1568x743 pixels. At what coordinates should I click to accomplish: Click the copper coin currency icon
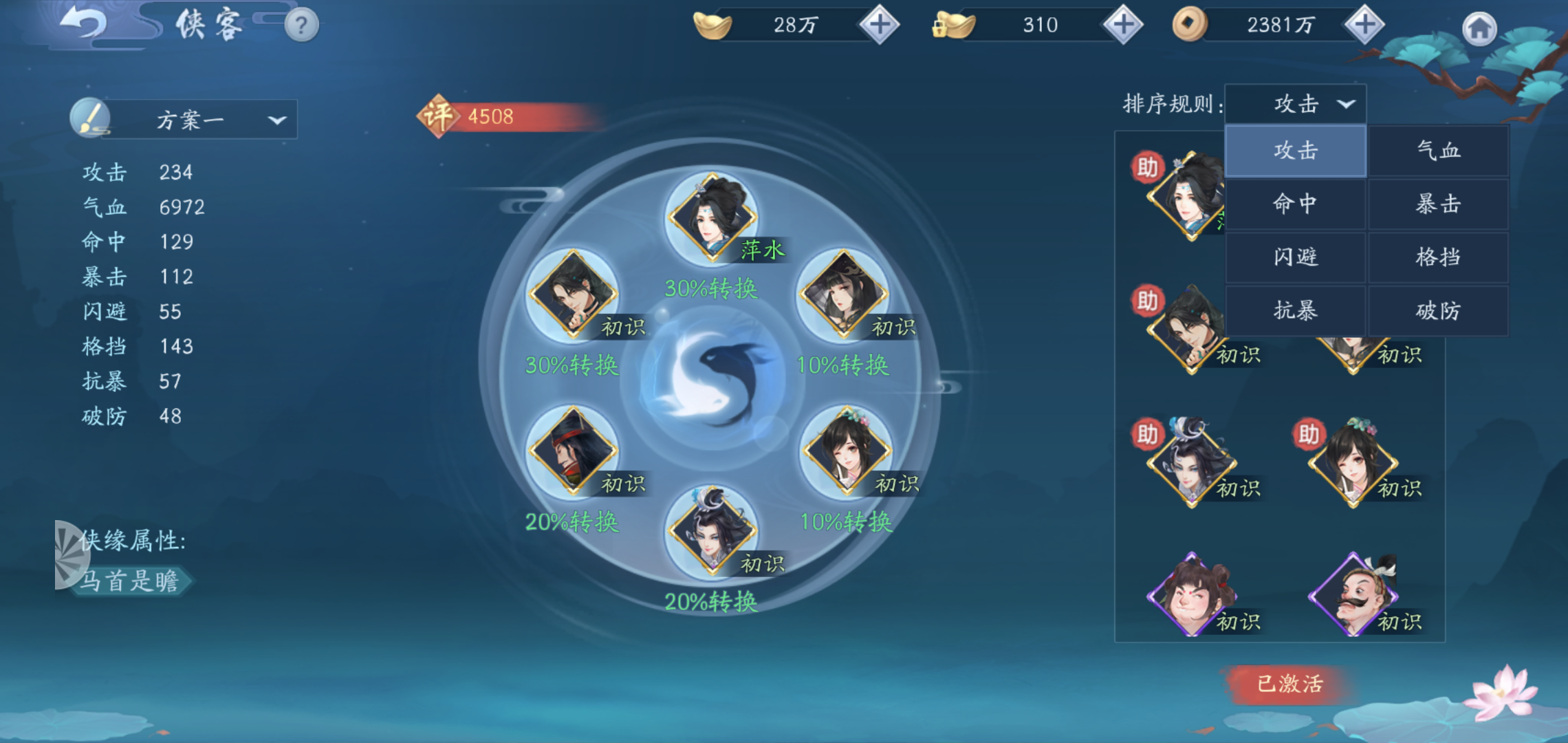(1189, 25)
